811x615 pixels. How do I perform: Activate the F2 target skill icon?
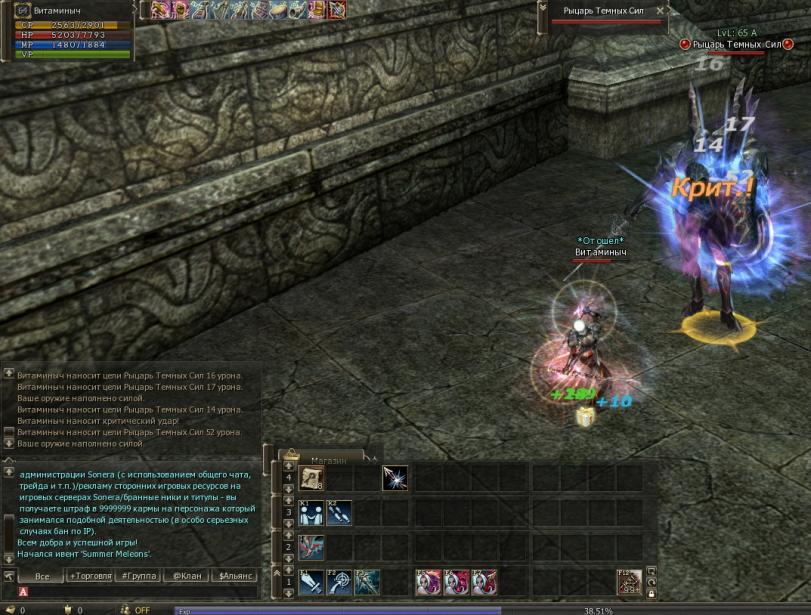coord(339,581)
